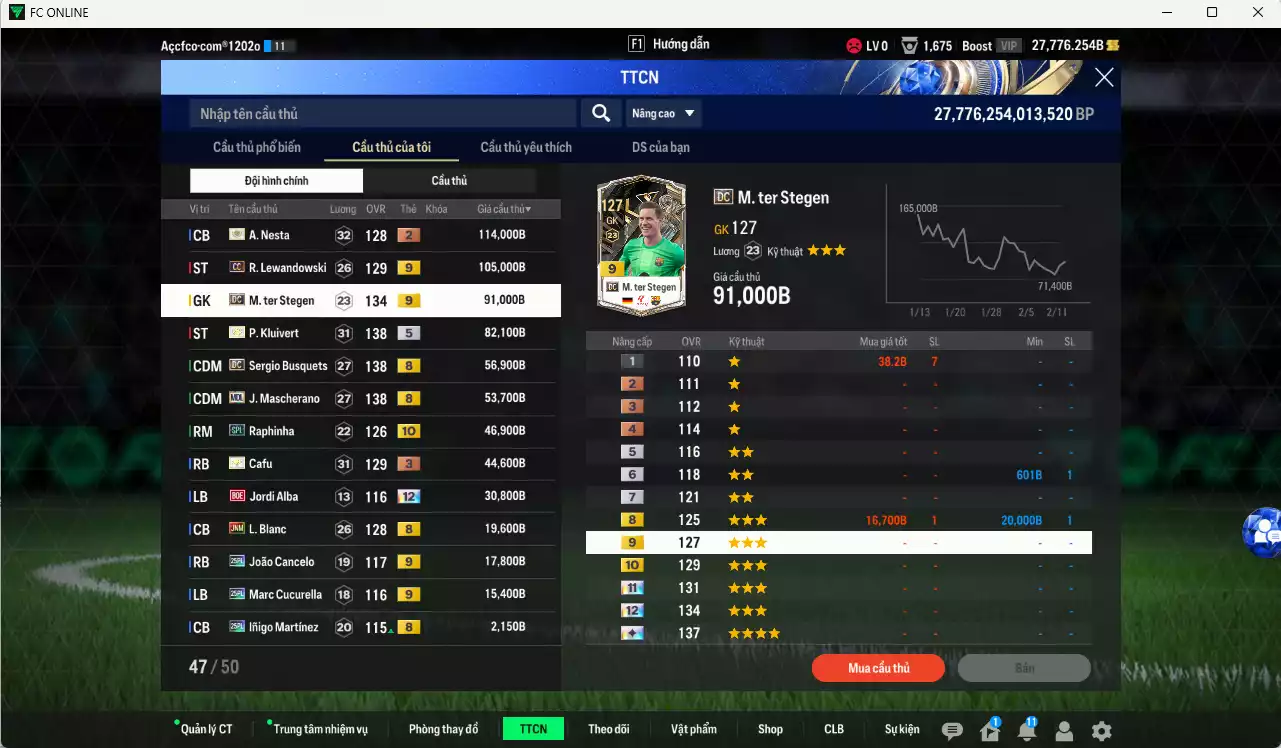This screenshot has height=748, width=1281.
Task: Click the Nhập tên cầu thủ search field
Action: click(x=380, y=113)
